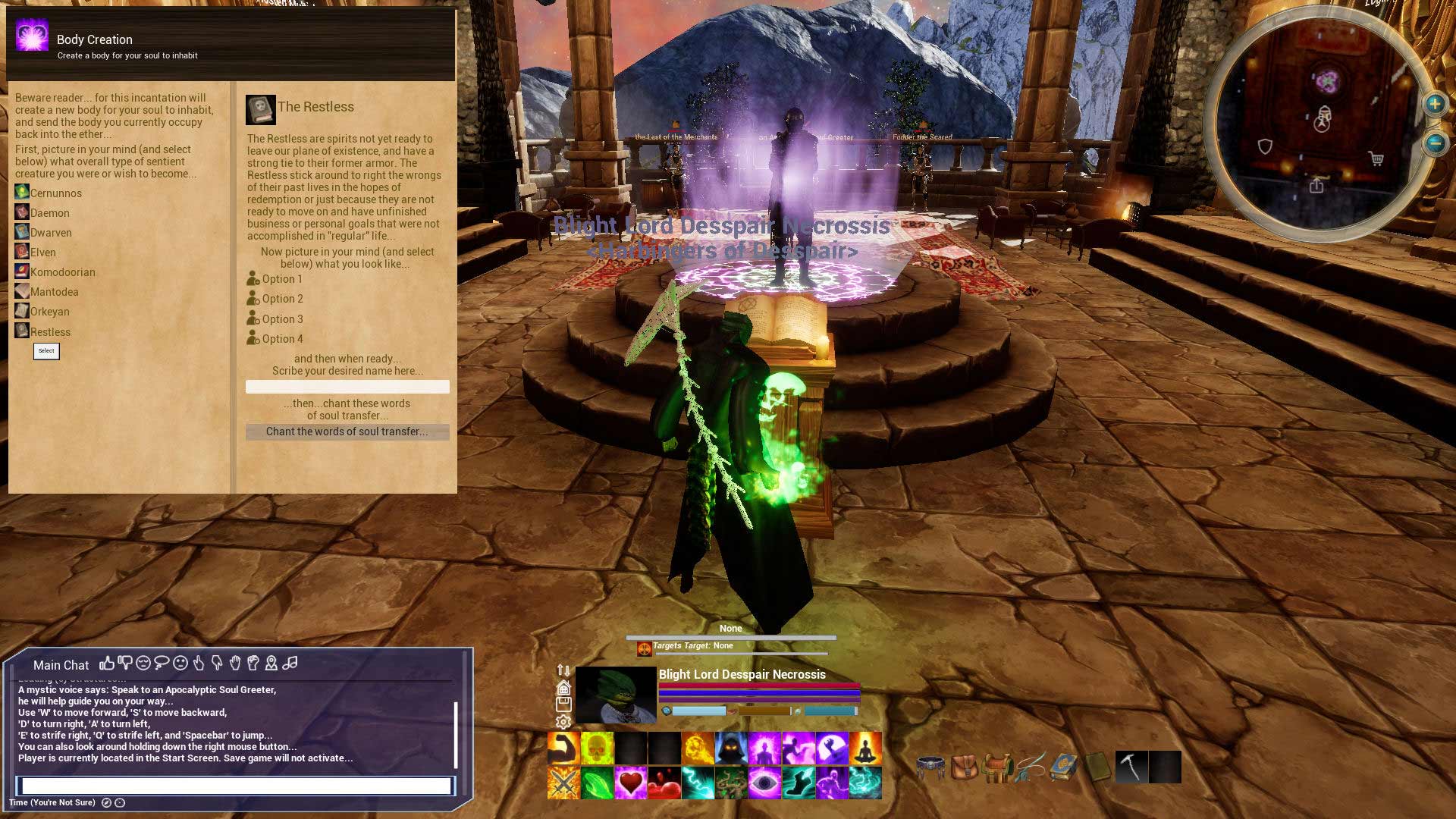Click the desired name text field

click(347, 387)
